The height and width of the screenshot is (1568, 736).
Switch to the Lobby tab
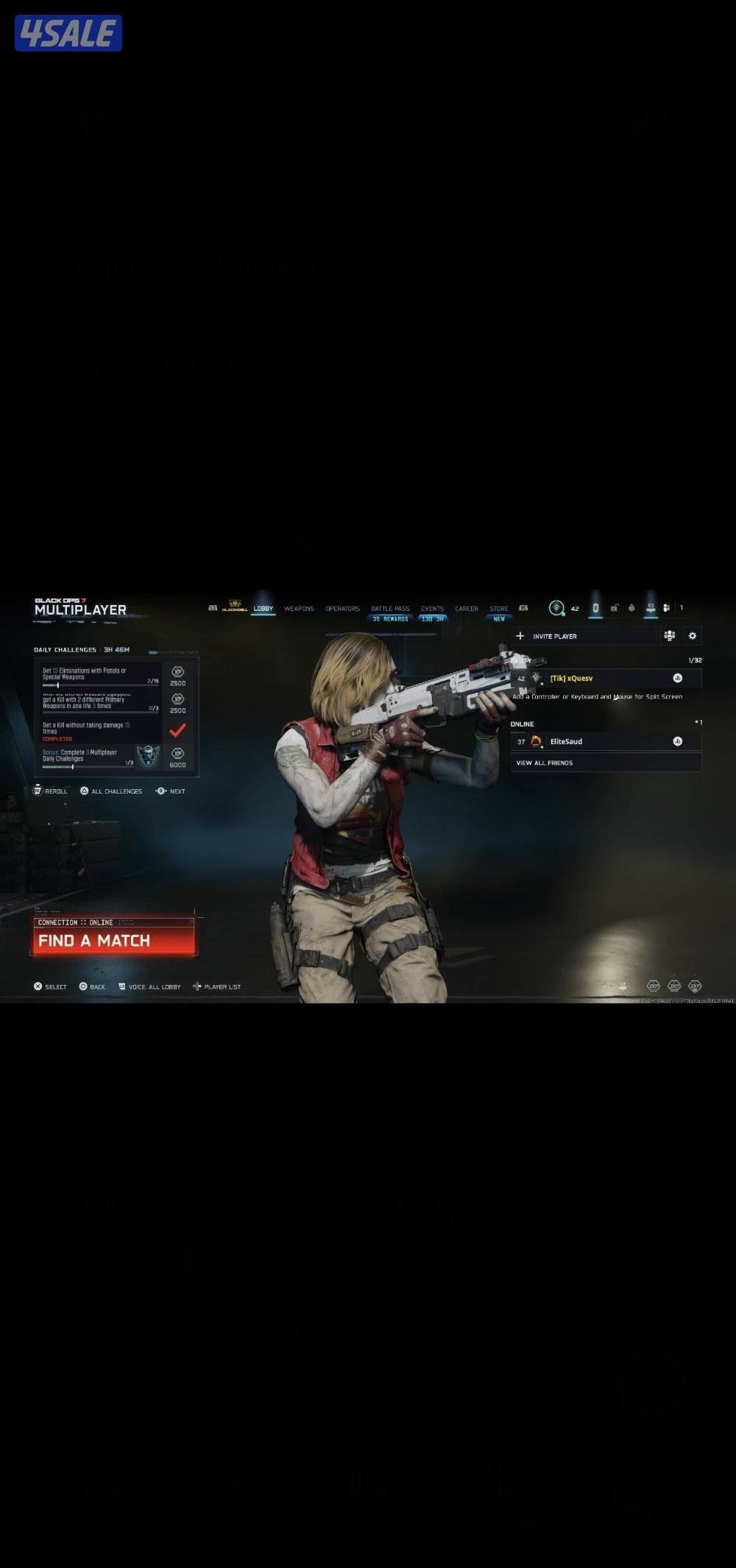[263, 609]
